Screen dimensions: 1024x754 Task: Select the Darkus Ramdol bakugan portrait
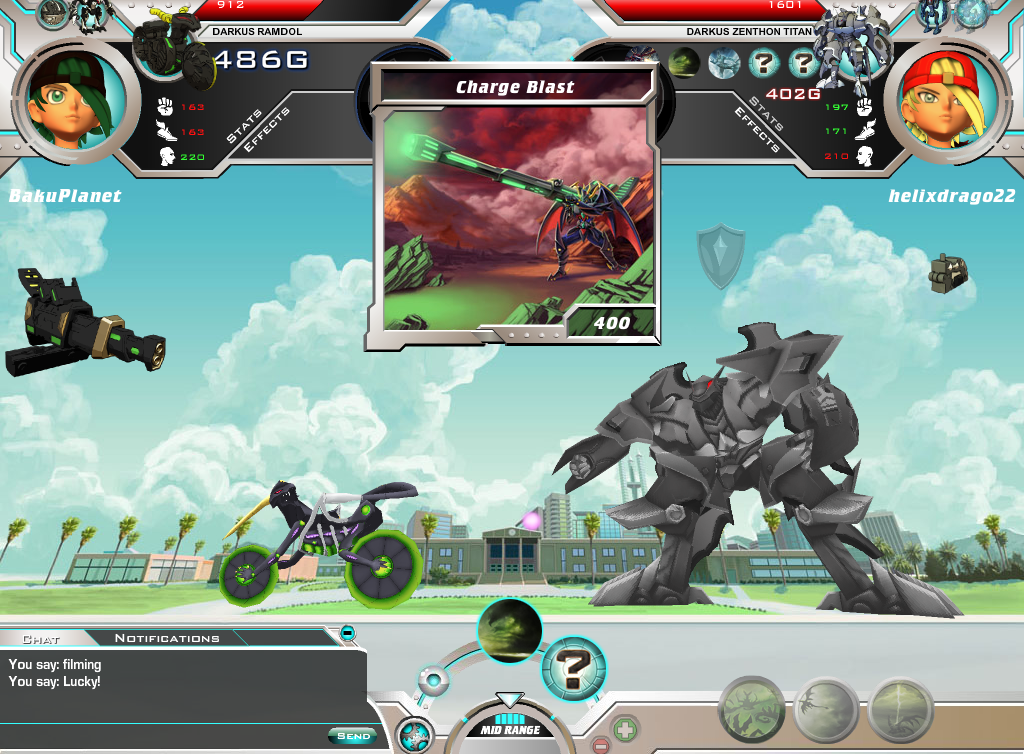click(173, 53)
